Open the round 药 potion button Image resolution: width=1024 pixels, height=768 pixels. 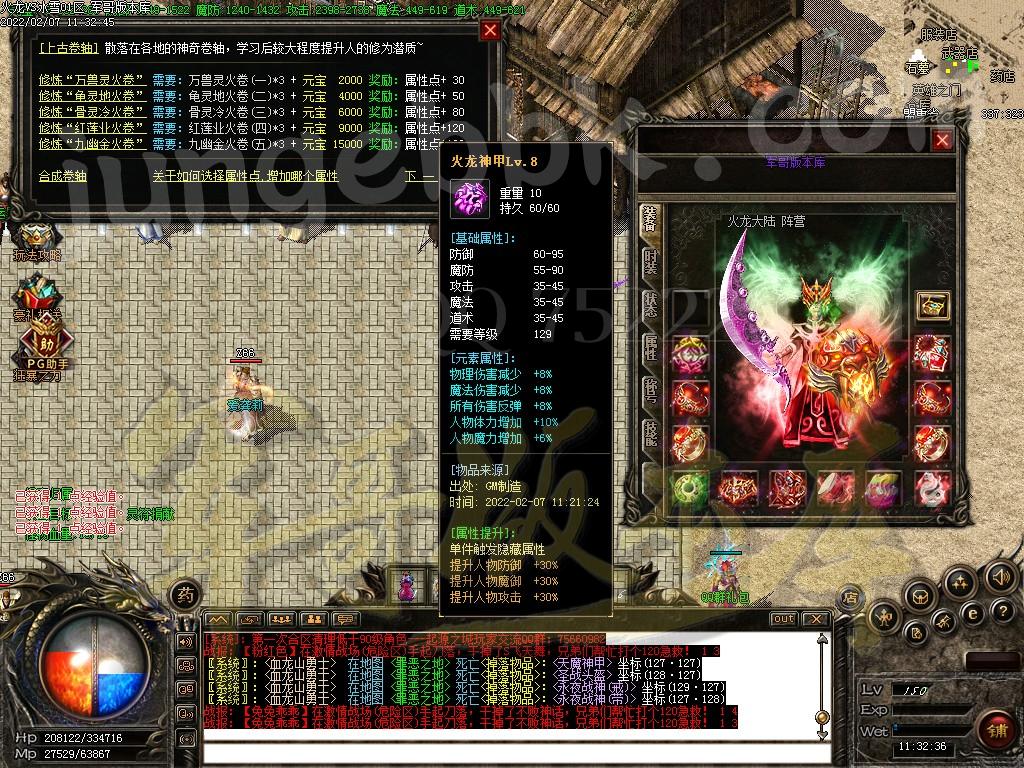click(x=185, y=595)
